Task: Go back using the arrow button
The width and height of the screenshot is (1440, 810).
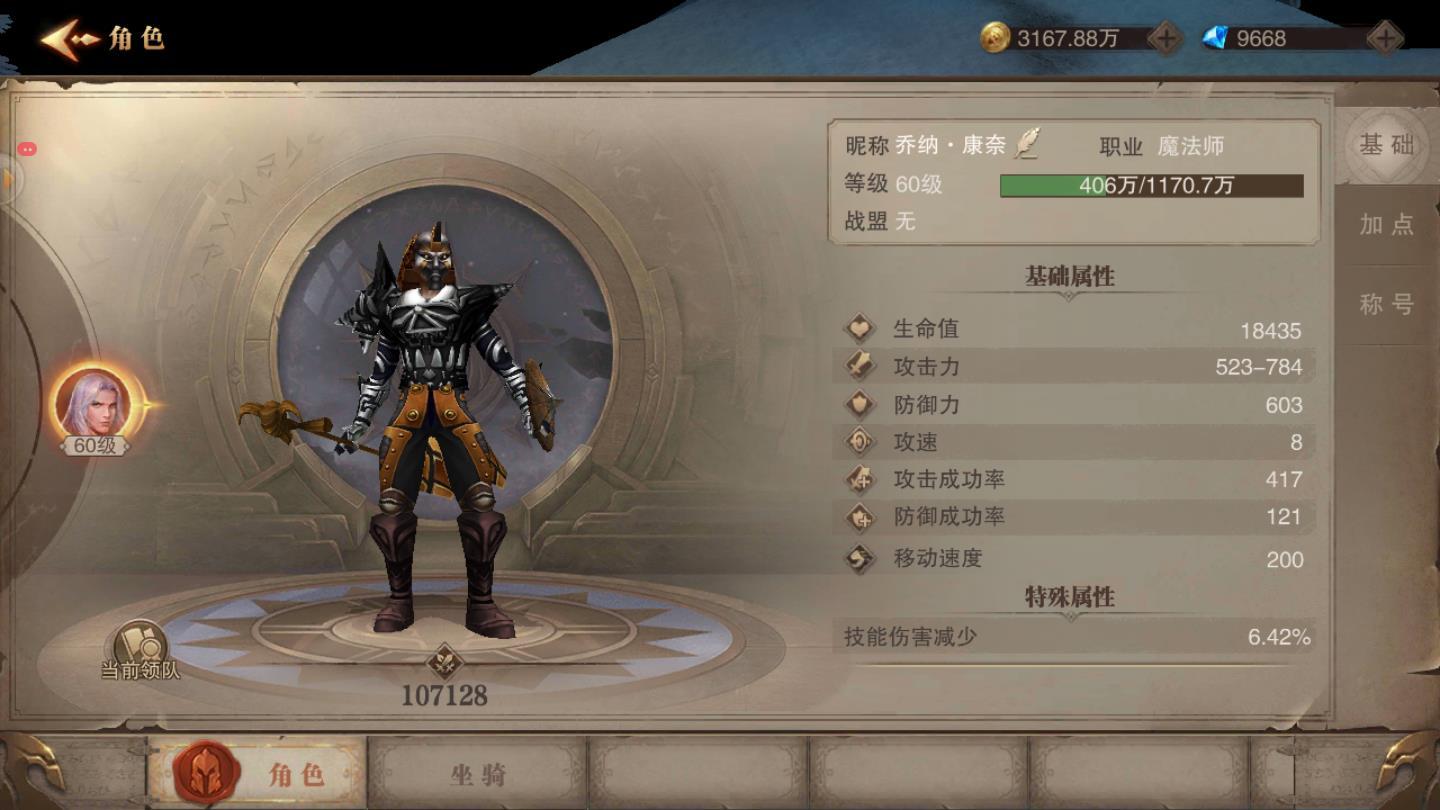Action: [x=68, y=40]
